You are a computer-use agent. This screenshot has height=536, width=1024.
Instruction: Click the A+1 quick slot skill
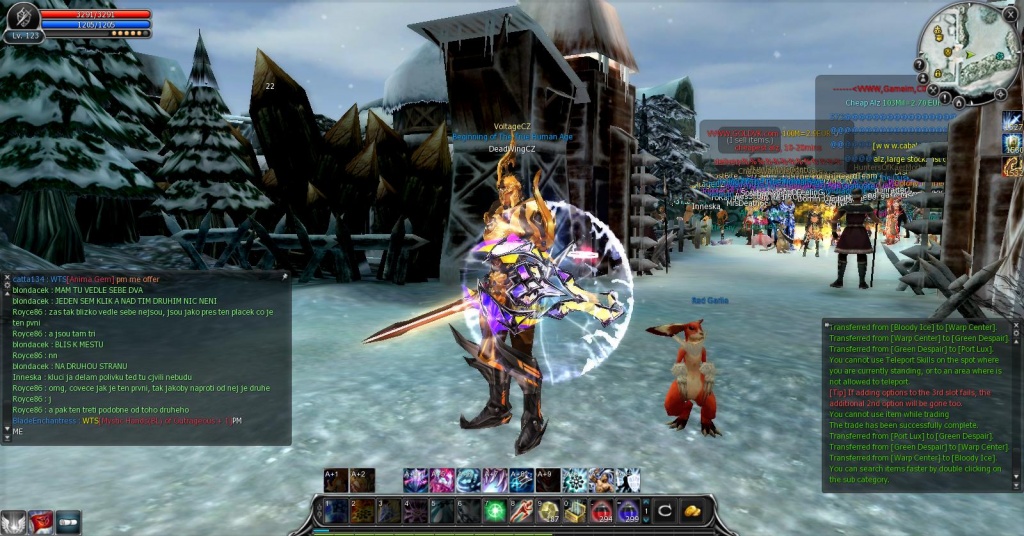point(336,480)
